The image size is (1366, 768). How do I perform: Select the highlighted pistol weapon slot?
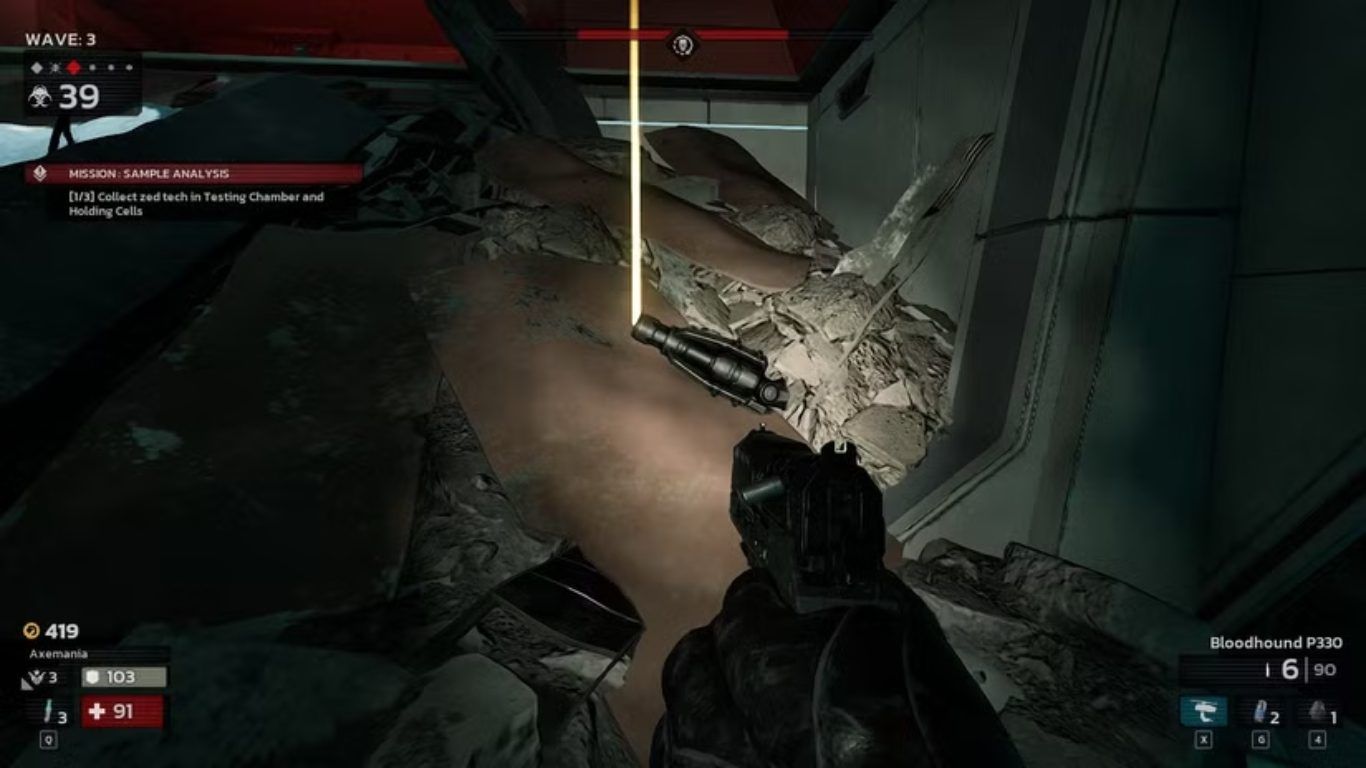point(1203,713)
